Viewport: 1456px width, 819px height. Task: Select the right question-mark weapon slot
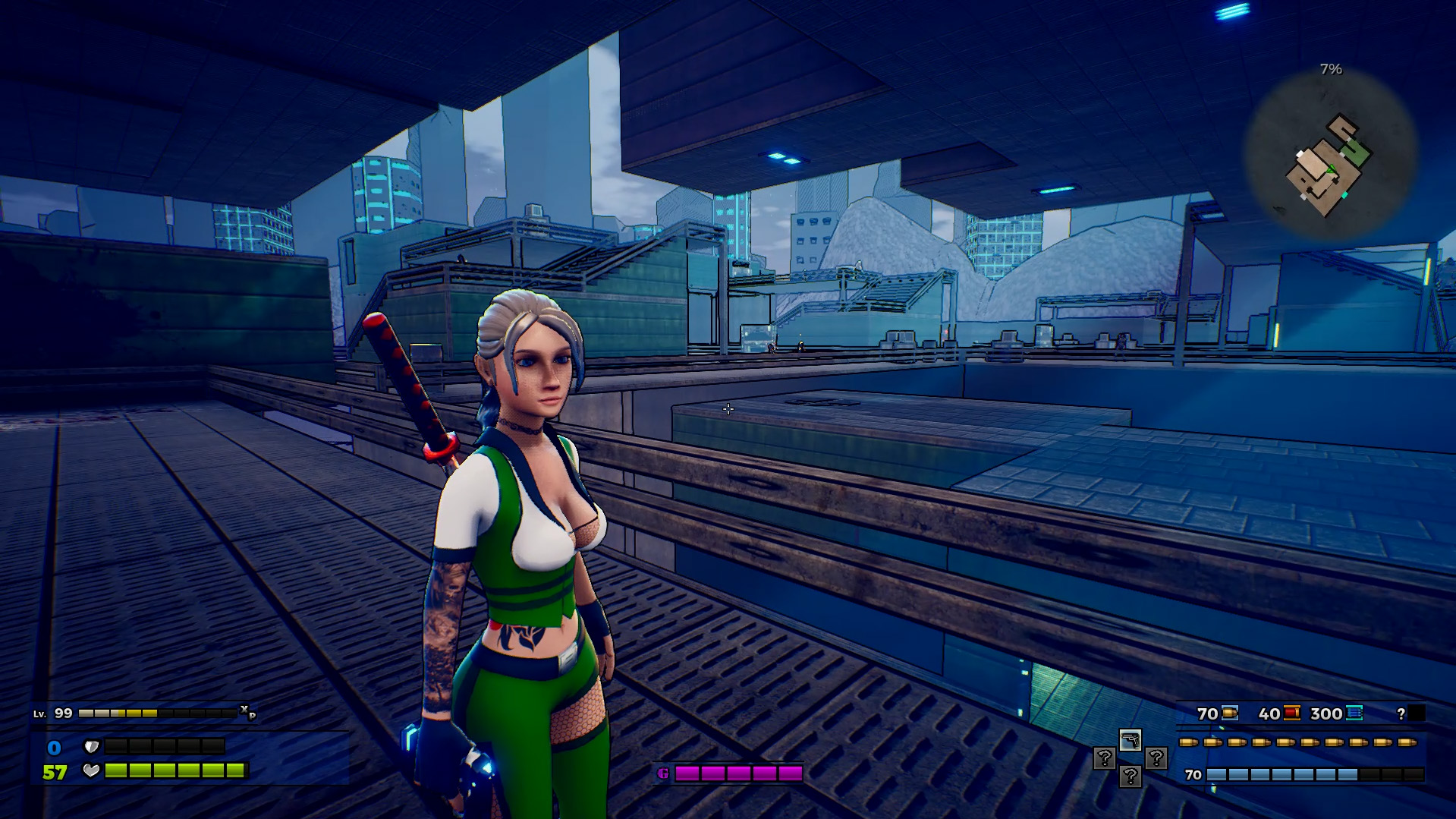coord(1156,758)
